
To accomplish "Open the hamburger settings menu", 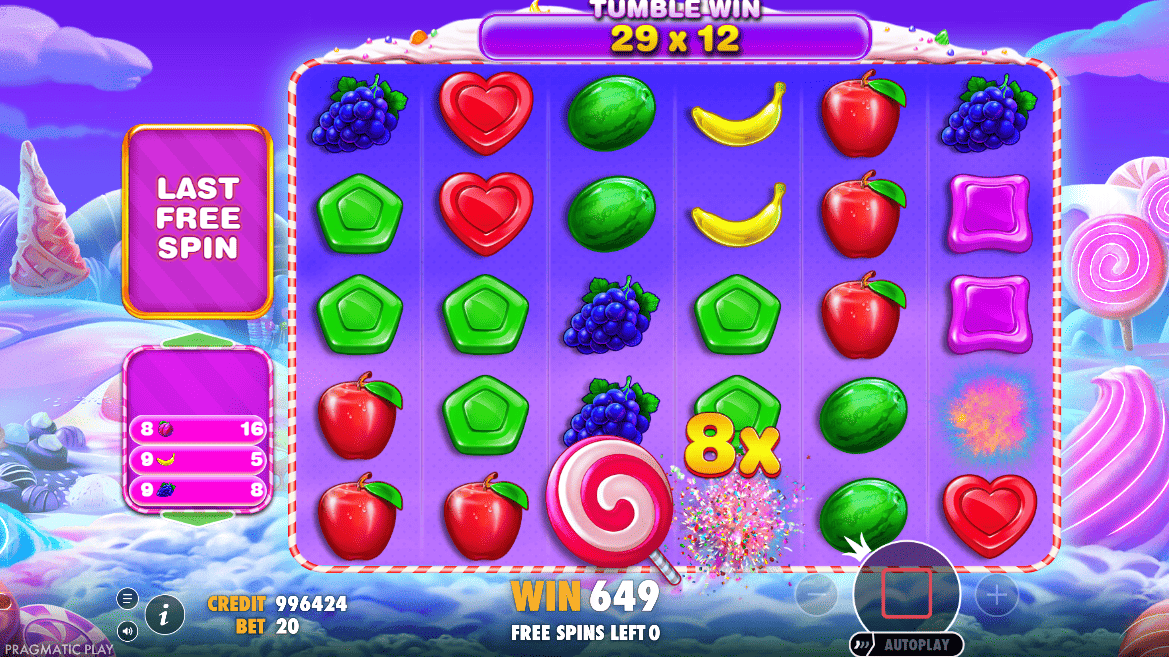I will (x=127, y=599).
